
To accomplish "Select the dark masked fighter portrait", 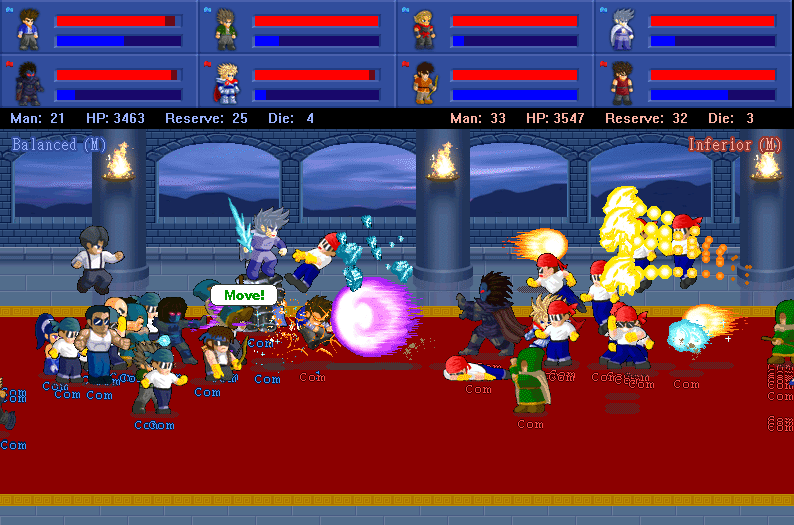I will [x=29, y=81].
